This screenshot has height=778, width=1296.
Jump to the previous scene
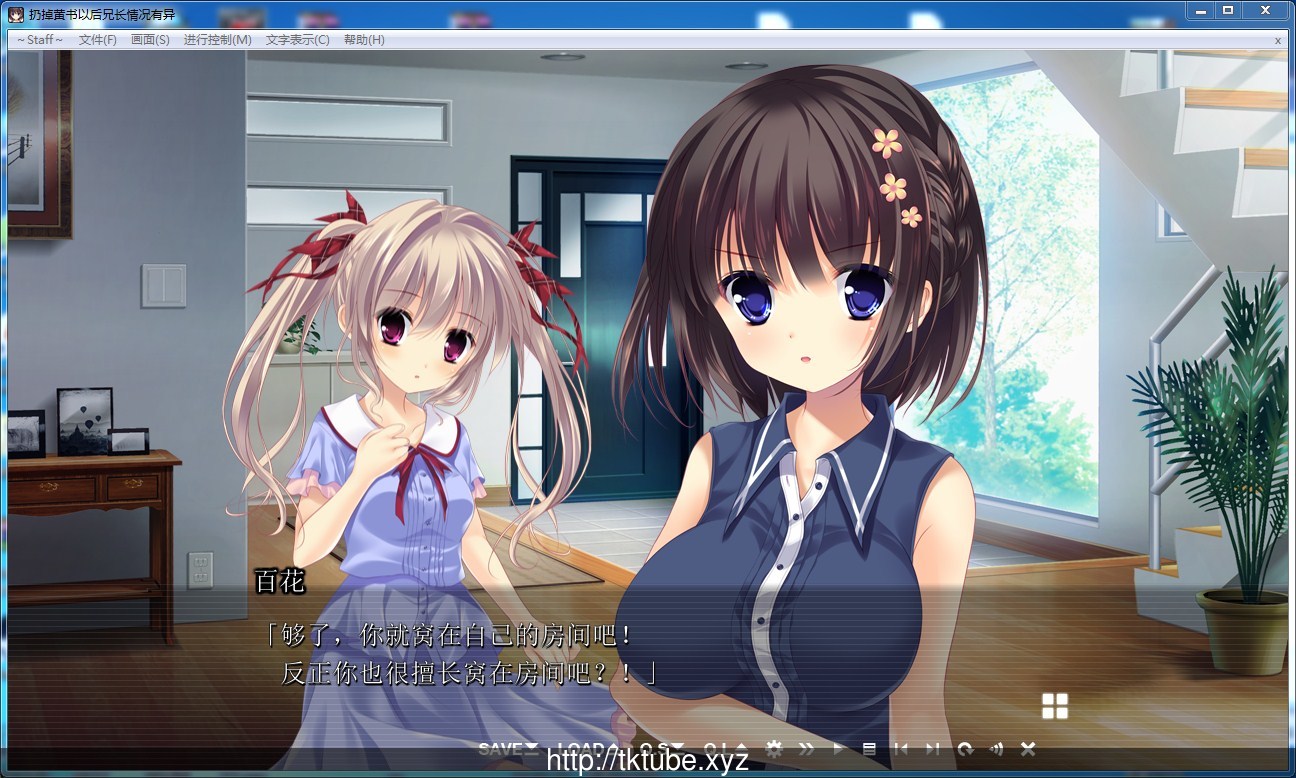901,749
